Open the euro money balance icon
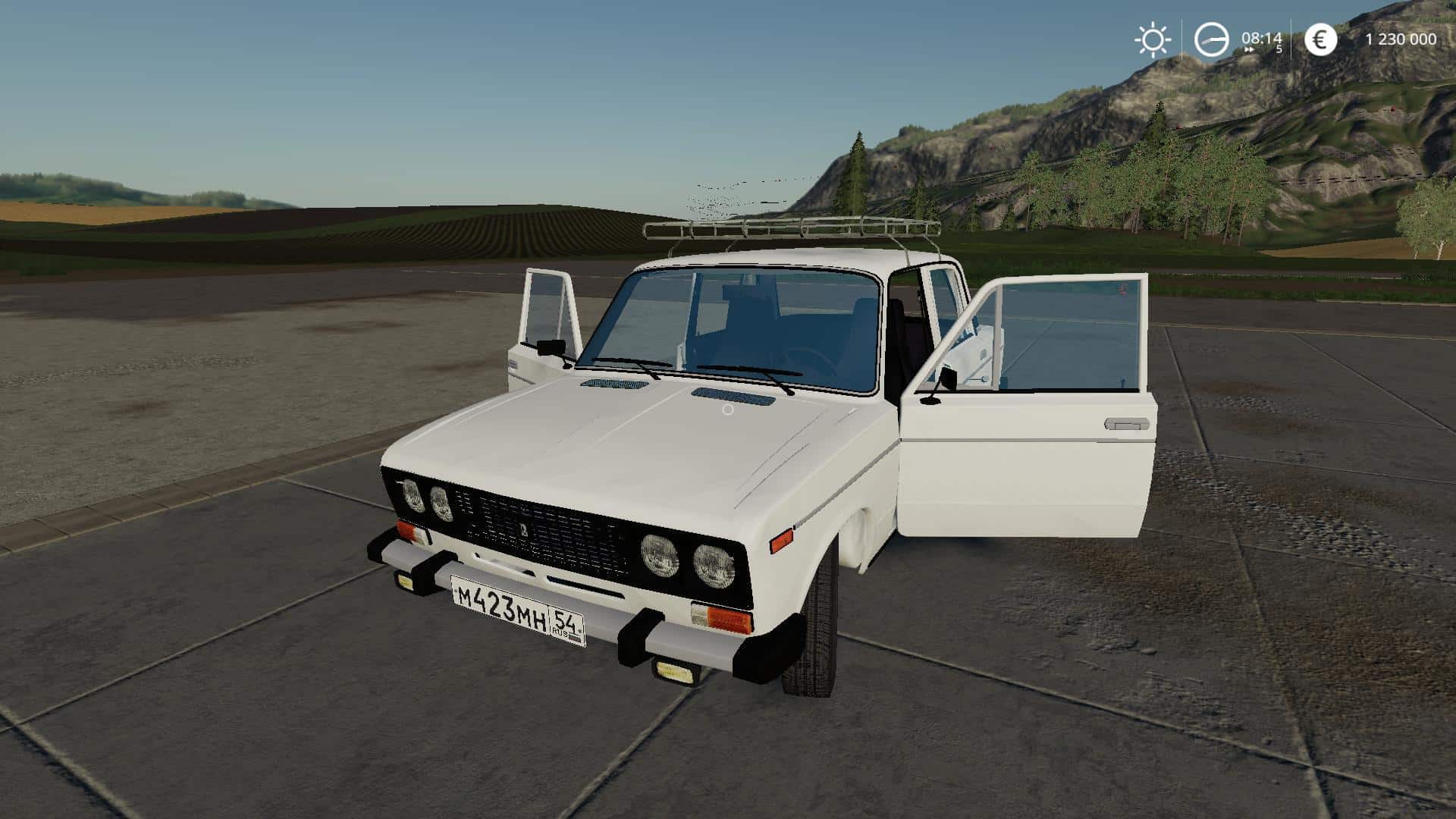The image size is (1456, 819). coord(1320,39)
